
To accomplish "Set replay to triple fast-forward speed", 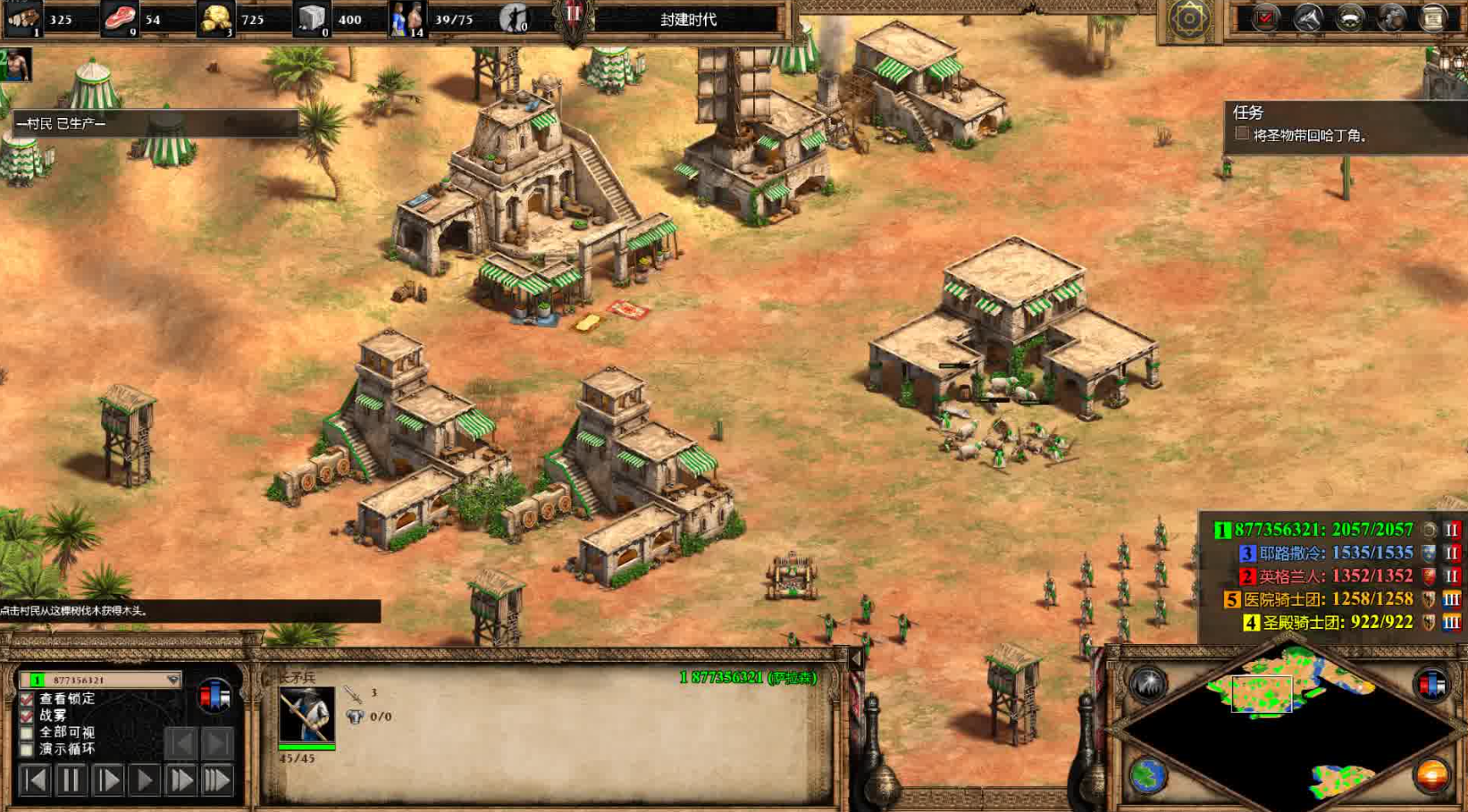I will coord(217,781).
